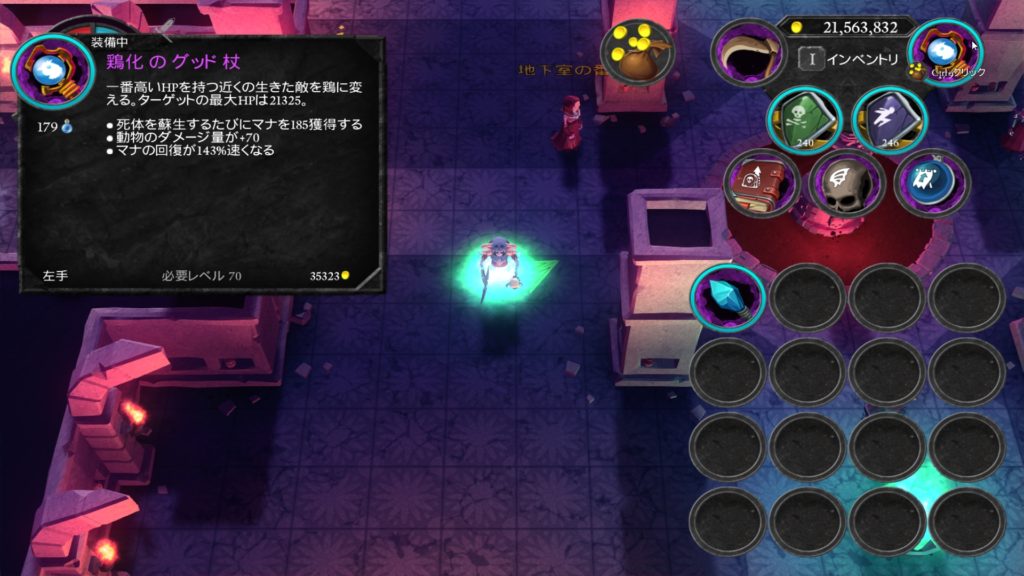
Task: Pick the blue crystal wand inventory slot
Action: coord(727,298)
